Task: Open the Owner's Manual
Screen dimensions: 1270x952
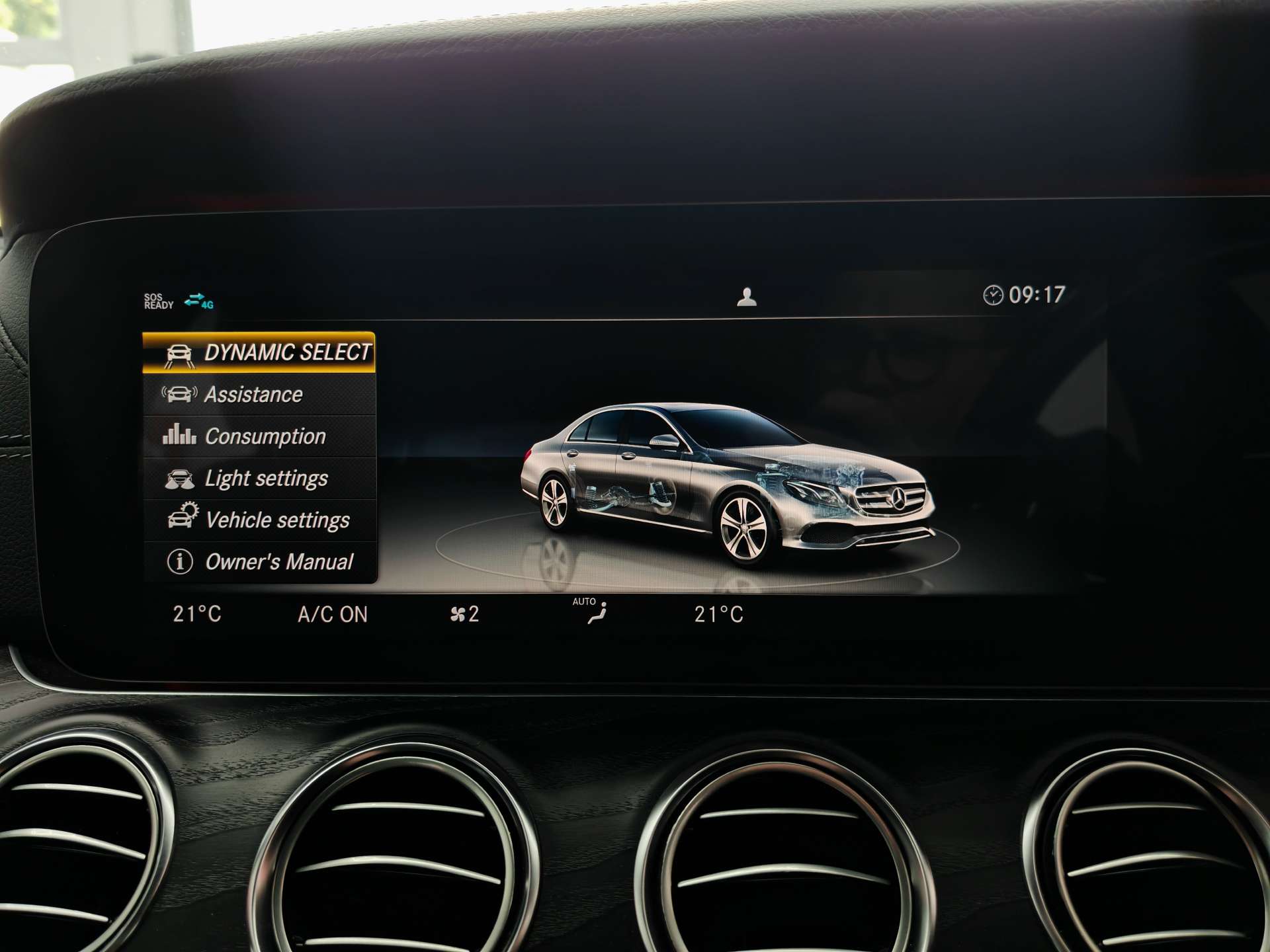Action: pos(279,561)
